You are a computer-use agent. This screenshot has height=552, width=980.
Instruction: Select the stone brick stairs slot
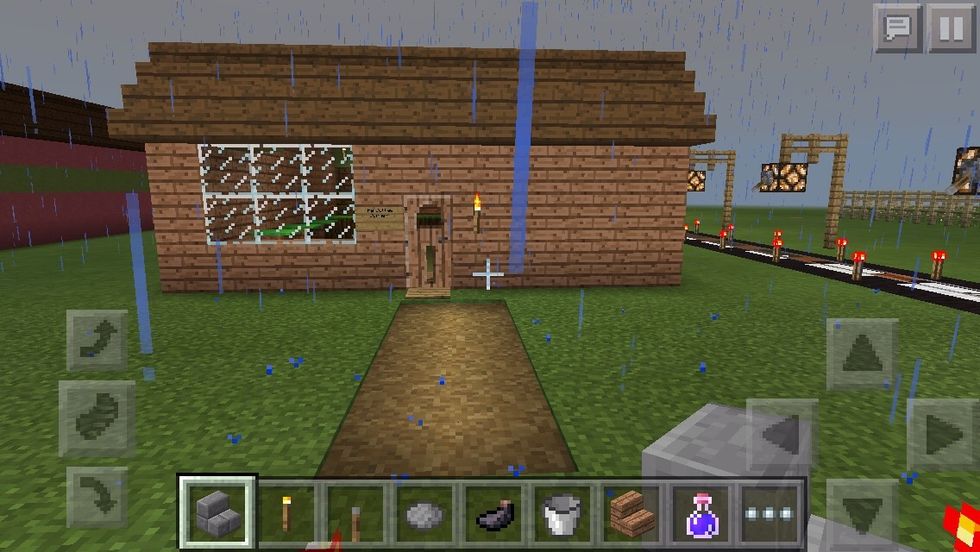click(218, 513)
